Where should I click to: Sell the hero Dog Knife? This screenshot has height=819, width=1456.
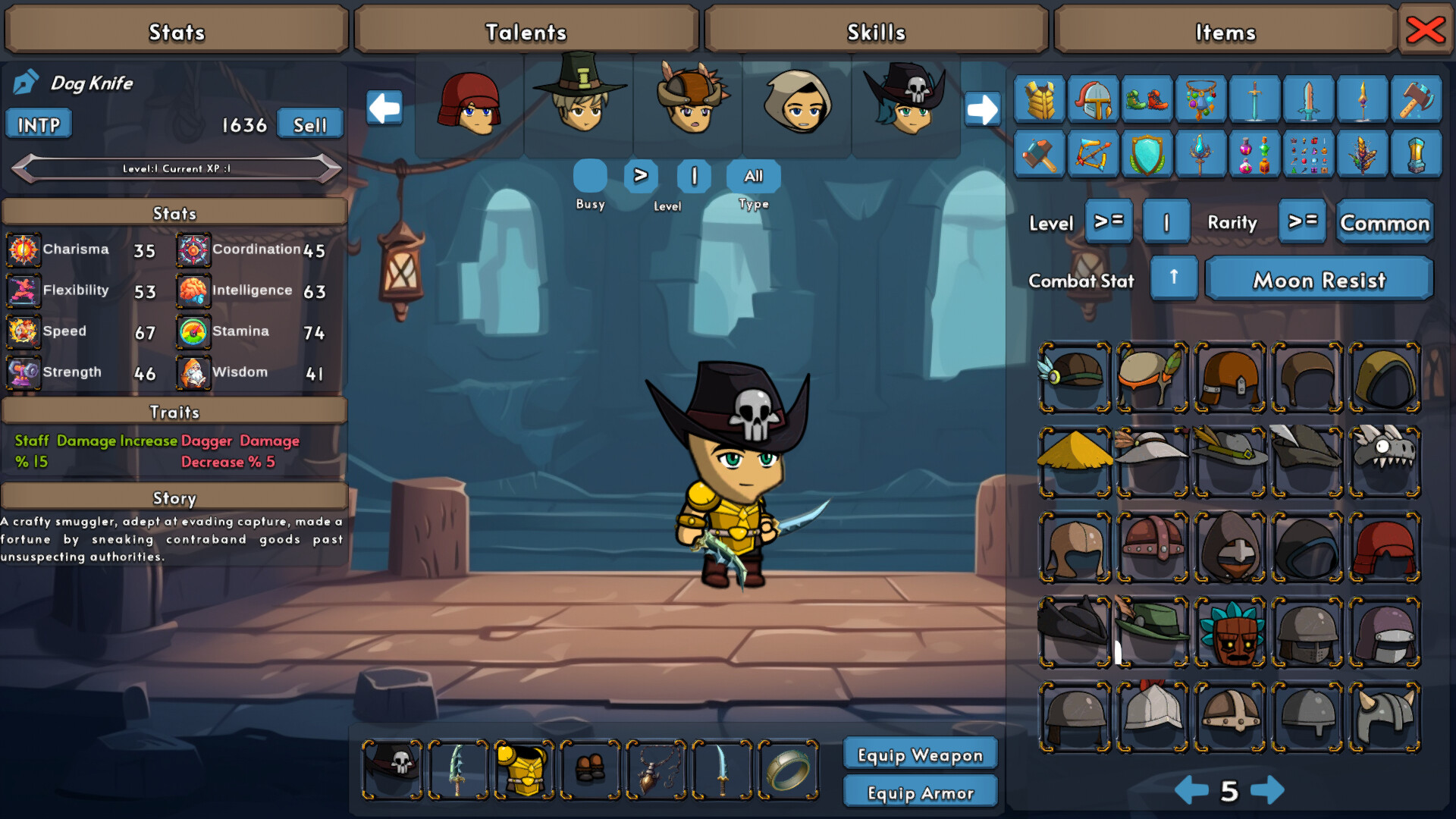coord(309,125)
